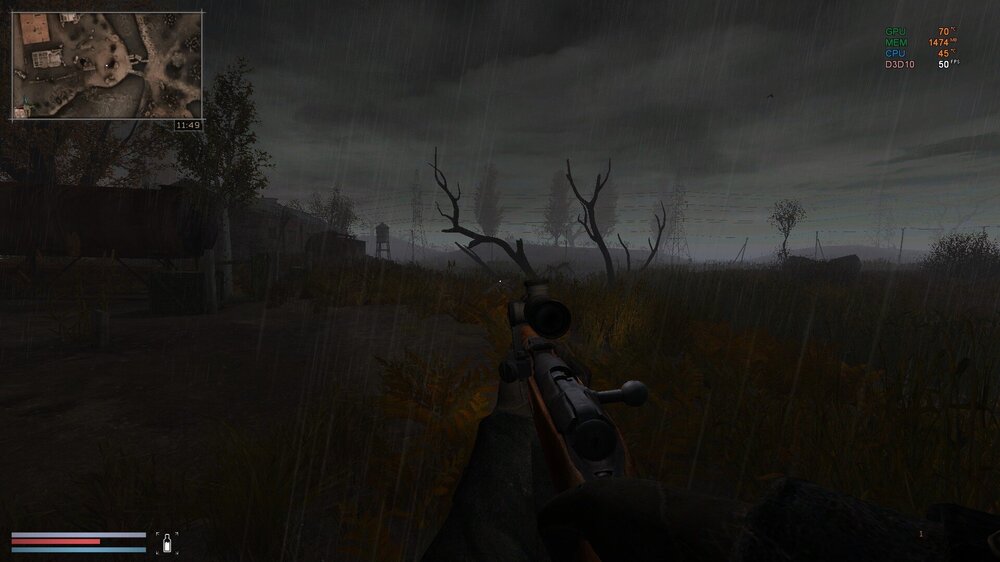Select the bottle quick-slot icon
The image size is (1000, 562).
(168, 543)
